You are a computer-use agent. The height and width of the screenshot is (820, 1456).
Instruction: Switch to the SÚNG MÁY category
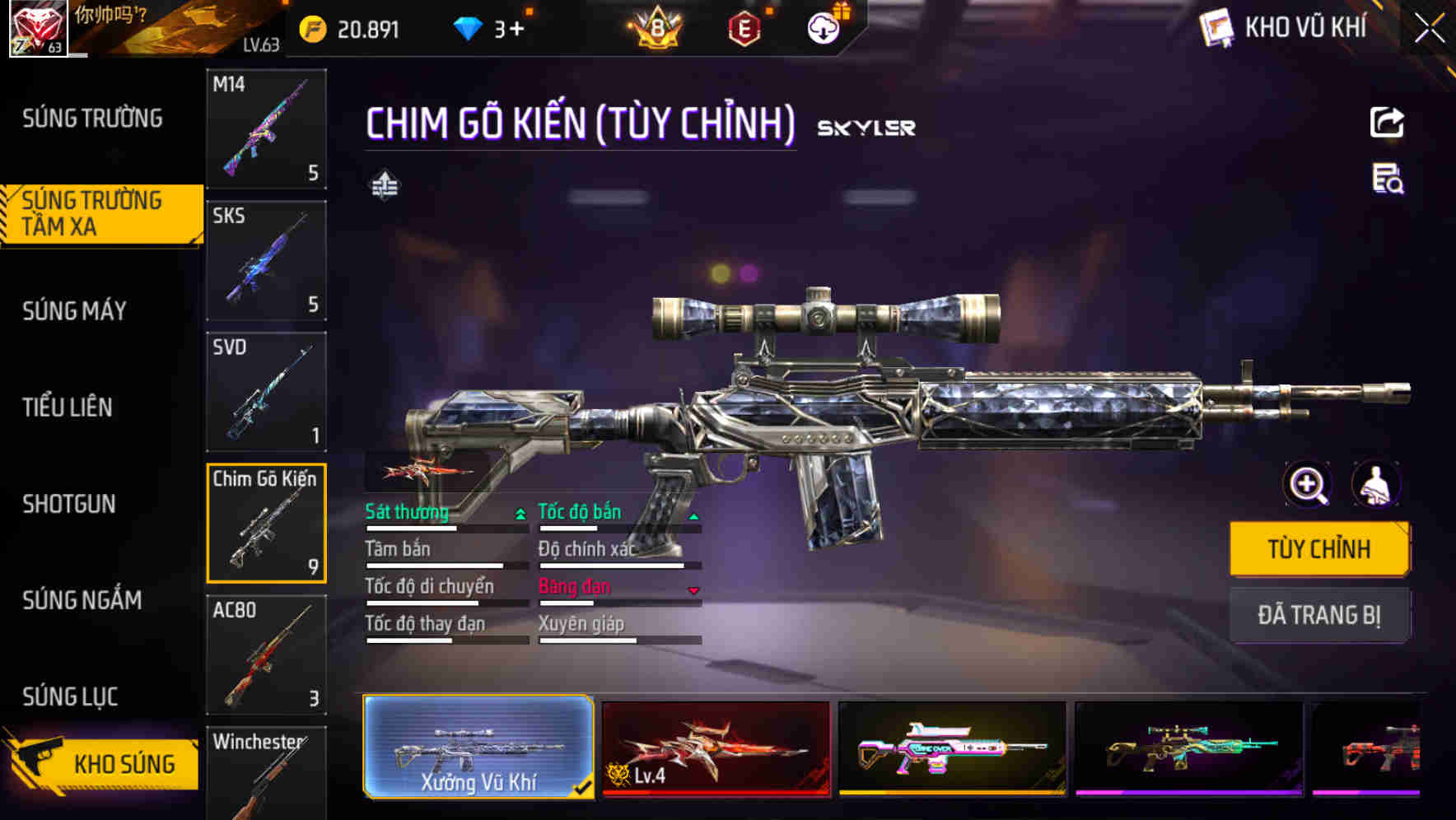[x=72, y=310]
